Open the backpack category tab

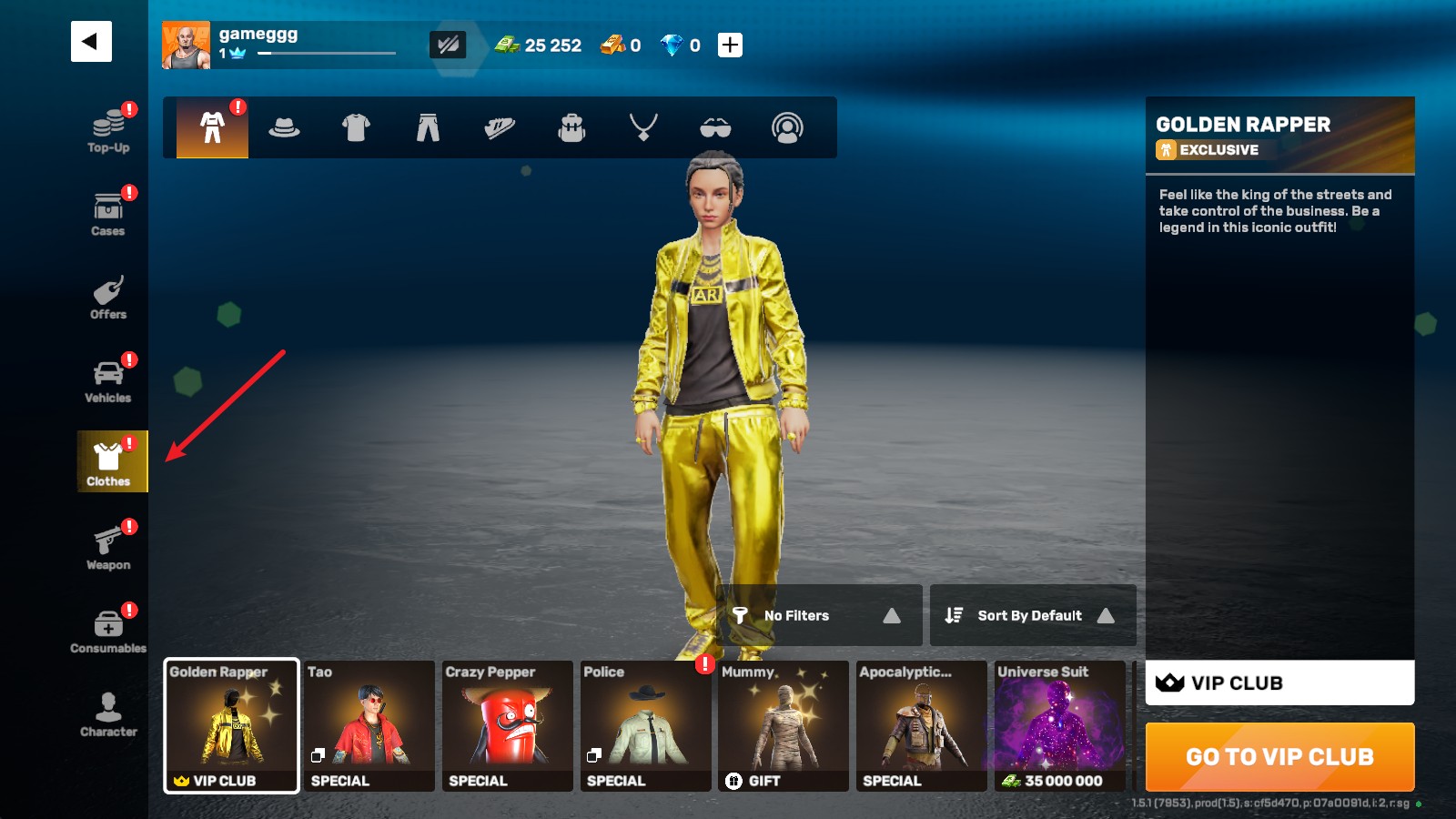571,128
